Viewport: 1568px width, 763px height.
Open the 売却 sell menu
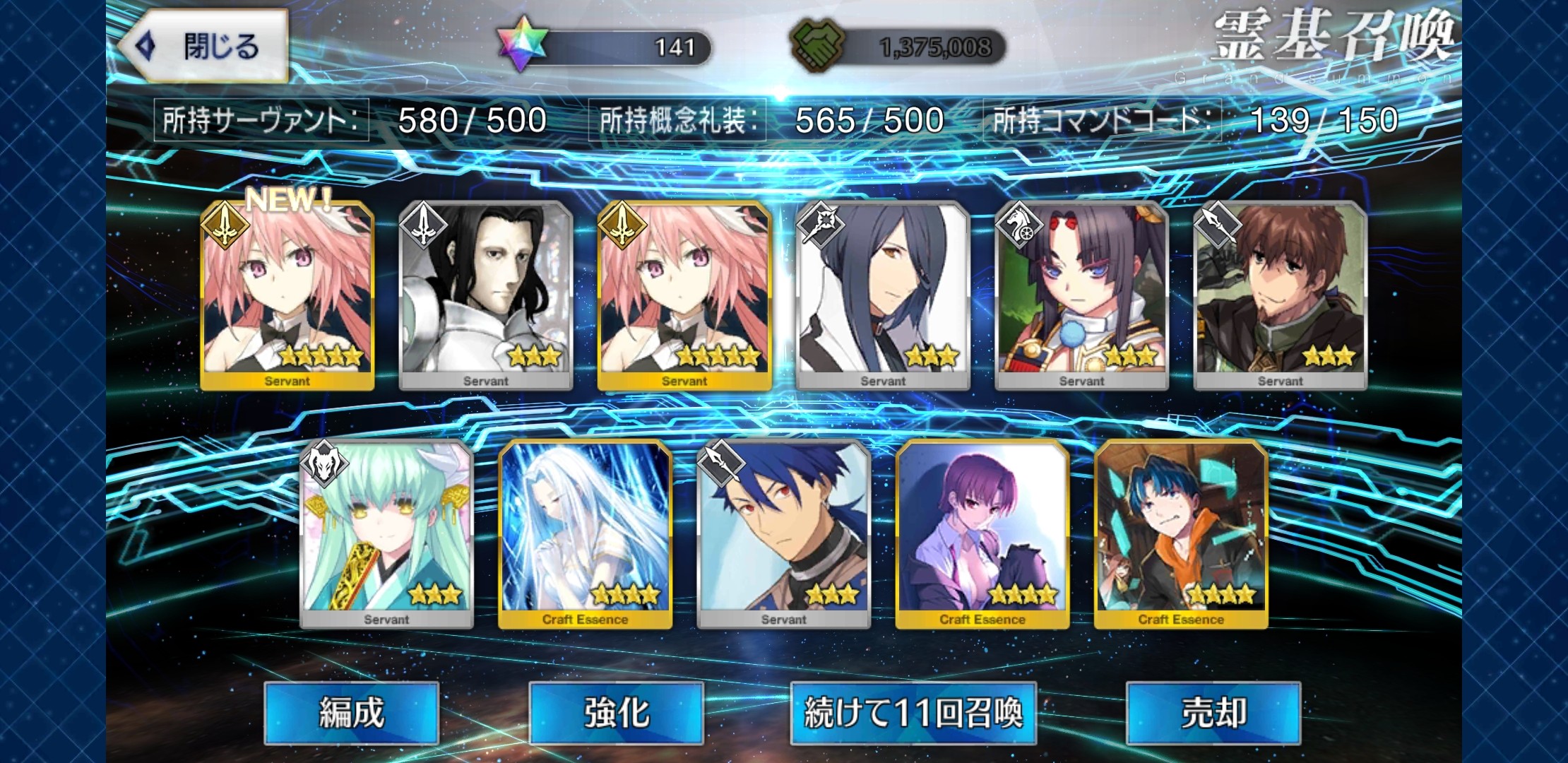pyautogui.click(x=1213, y=712)
